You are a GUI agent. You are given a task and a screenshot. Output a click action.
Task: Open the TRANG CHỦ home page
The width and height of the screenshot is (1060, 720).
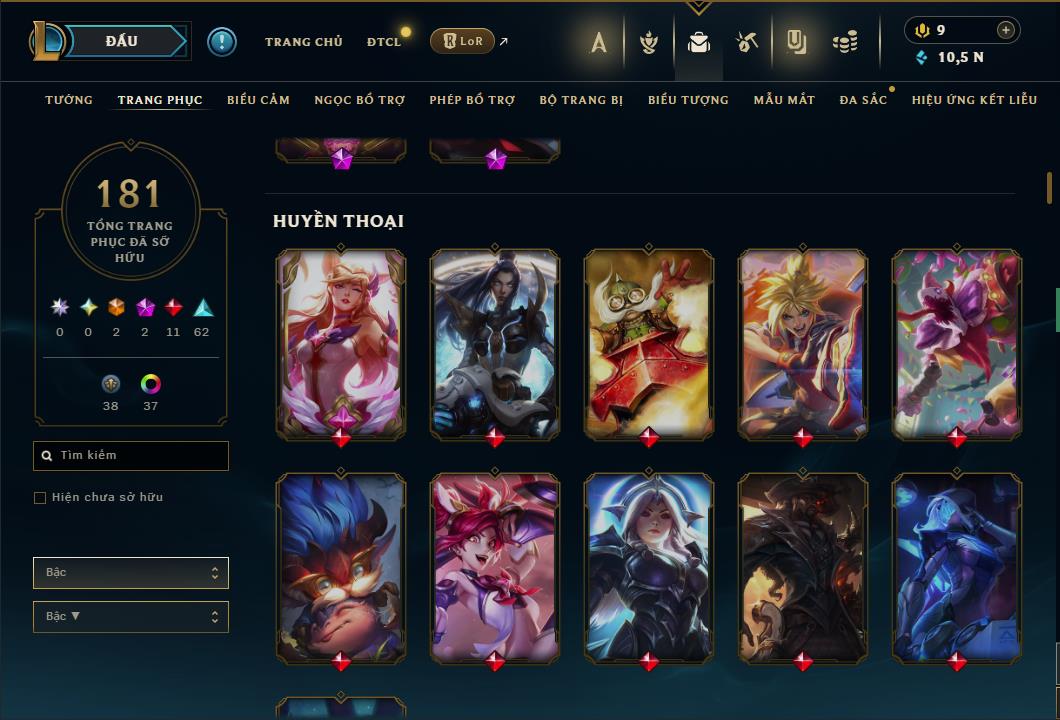[x=303, y=42]
